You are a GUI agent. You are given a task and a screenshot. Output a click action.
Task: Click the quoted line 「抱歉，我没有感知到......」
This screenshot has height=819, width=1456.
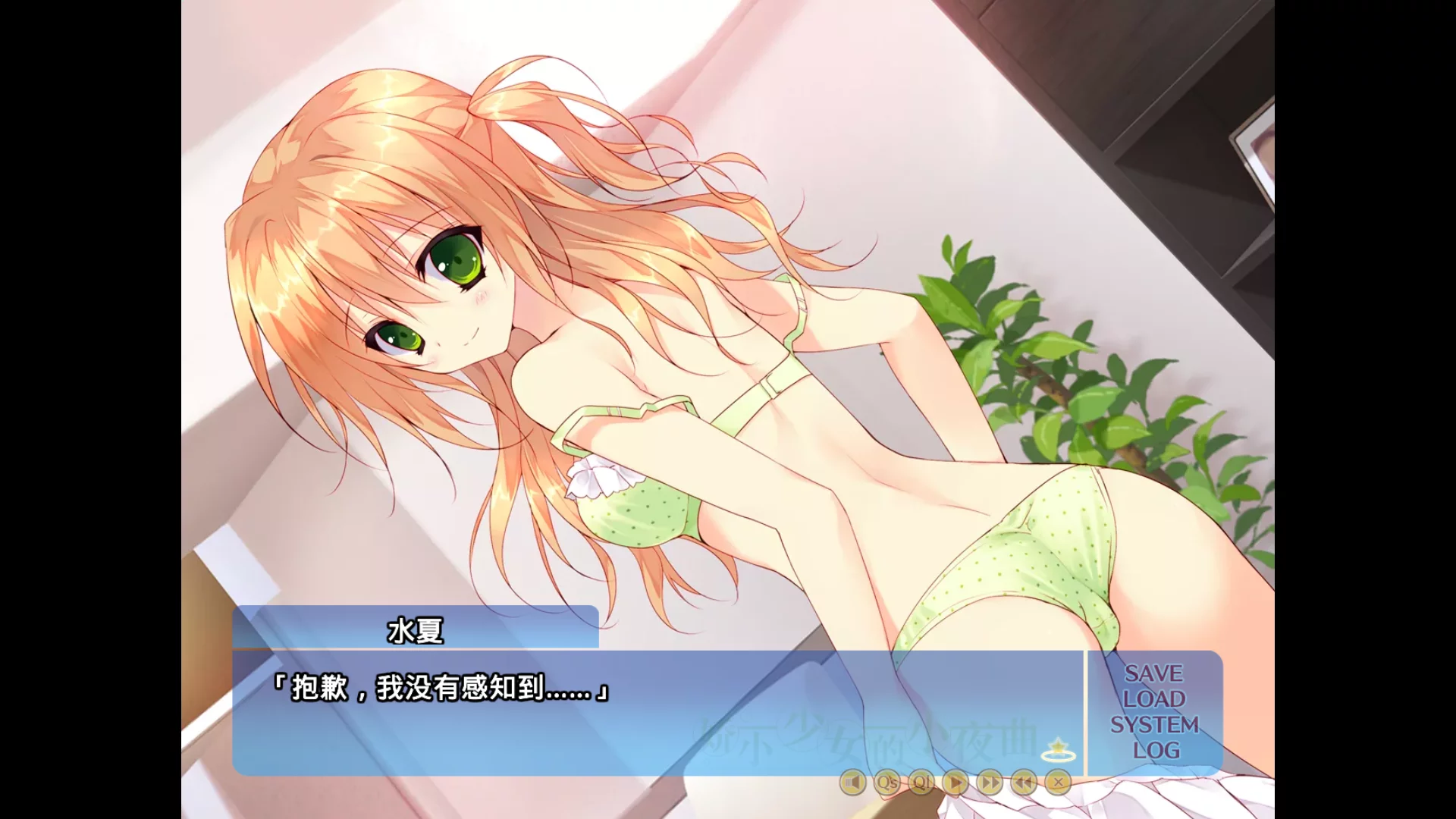click(443, 691)
